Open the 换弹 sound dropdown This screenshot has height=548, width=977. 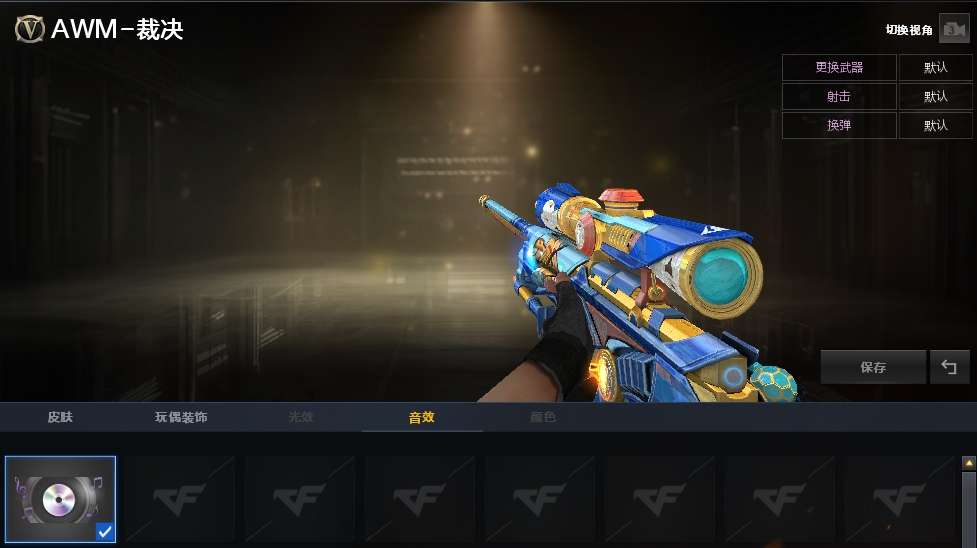tap(935, 126)
